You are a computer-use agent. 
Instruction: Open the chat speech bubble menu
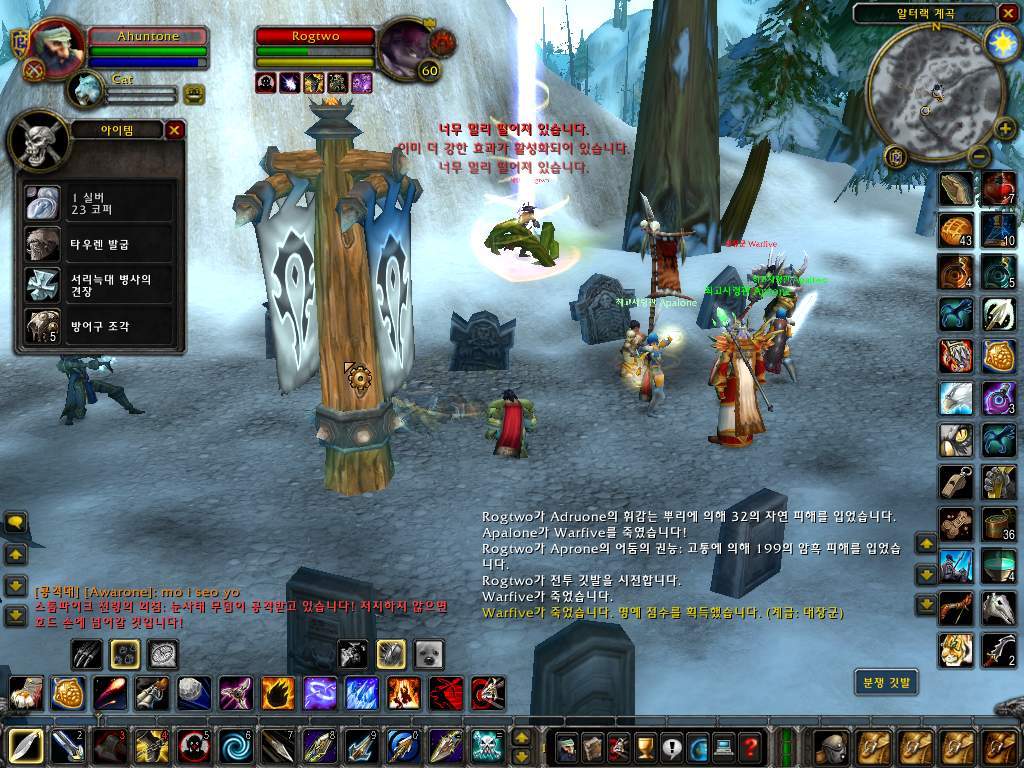(16, 522)
